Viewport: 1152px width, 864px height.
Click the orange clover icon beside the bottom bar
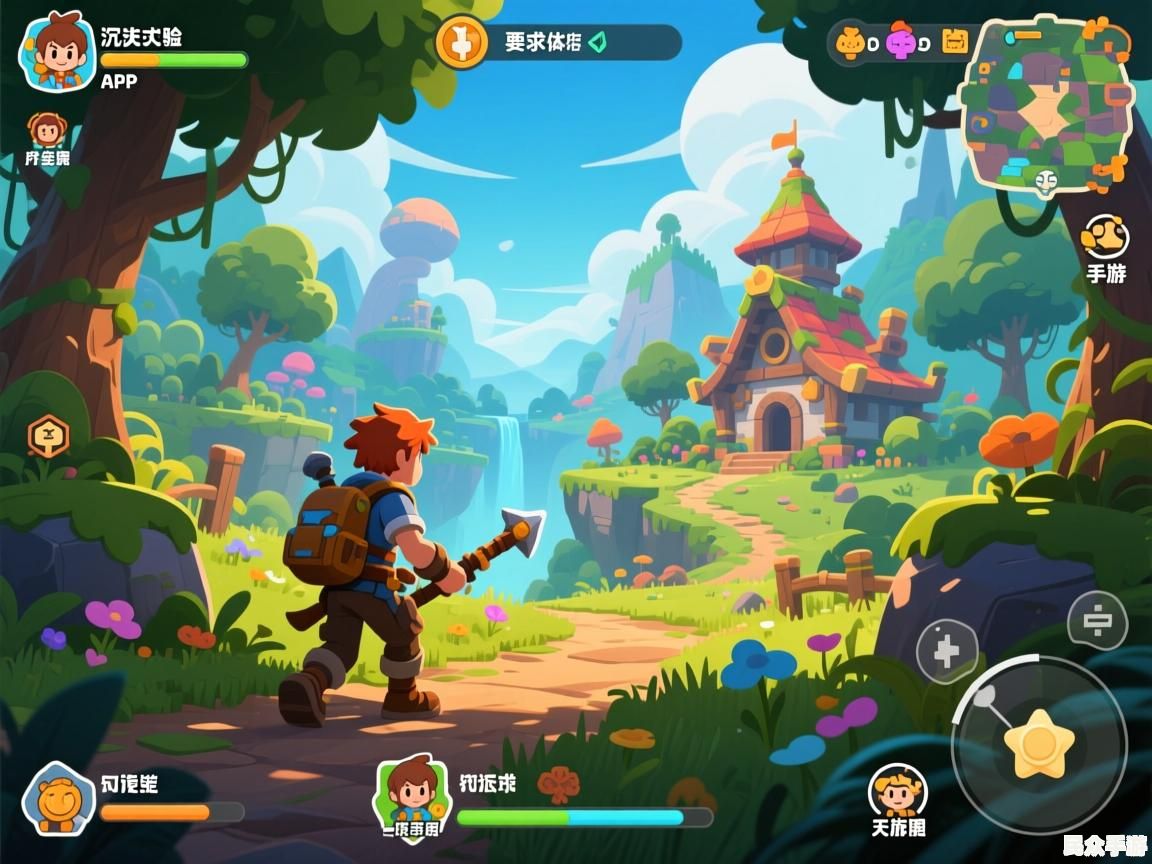(558, 784)
